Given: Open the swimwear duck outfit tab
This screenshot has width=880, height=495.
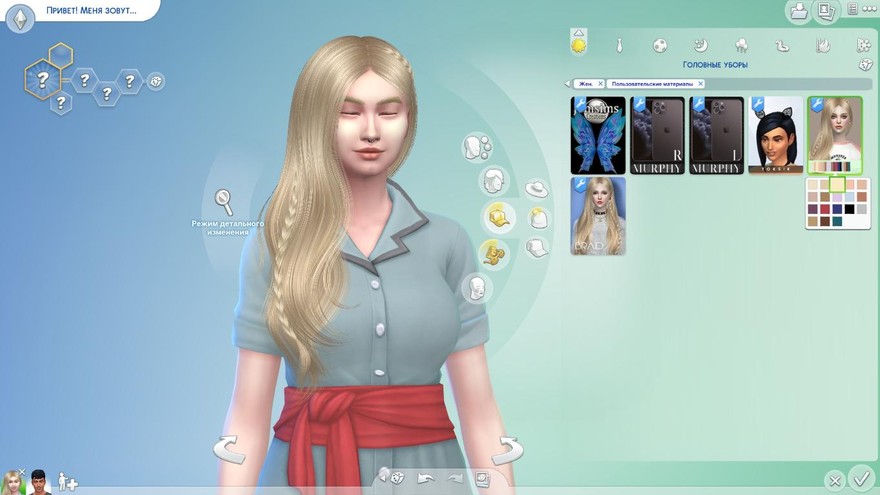Looking at the screenshot, I should pyautogui.click(x=782, y=46).
